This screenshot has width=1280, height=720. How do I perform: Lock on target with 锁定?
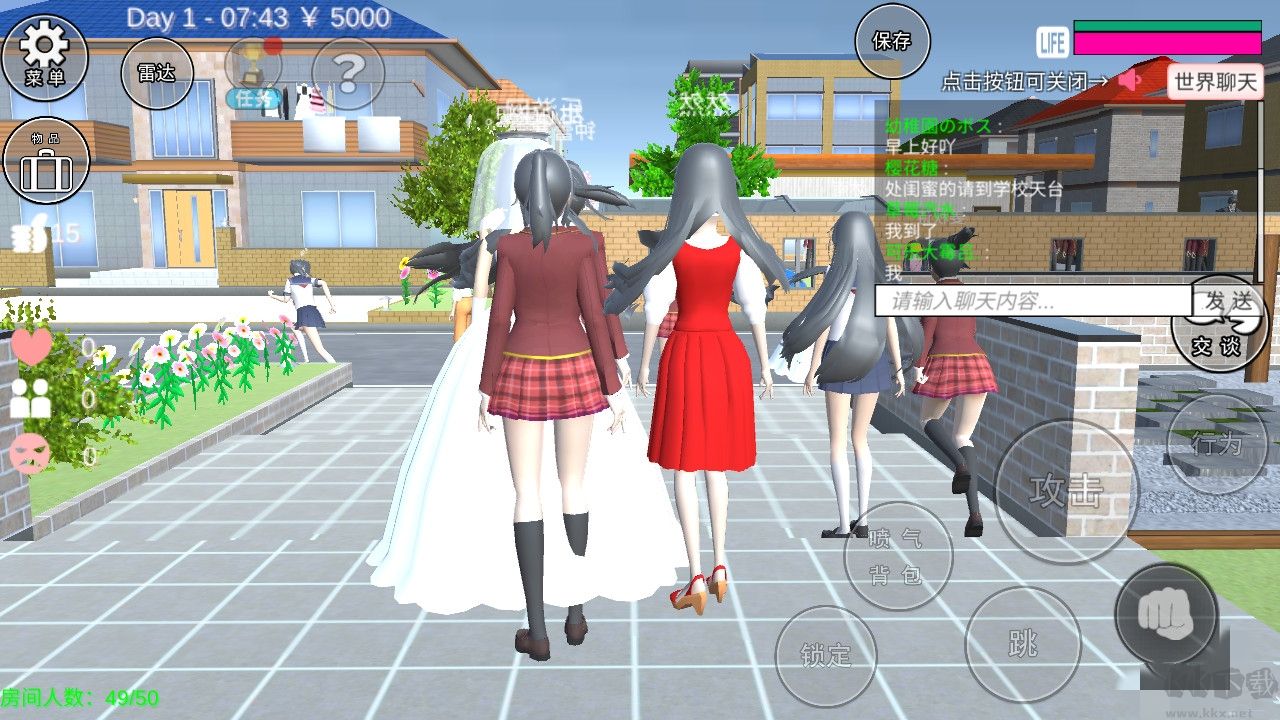(x=826, y=656)
